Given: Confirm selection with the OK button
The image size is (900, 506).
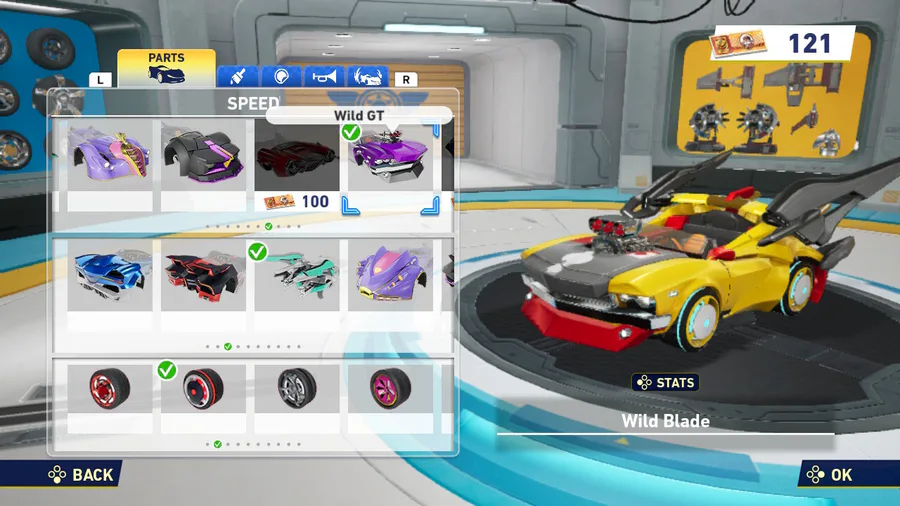Looking at the screenshot, I should 830,475.
